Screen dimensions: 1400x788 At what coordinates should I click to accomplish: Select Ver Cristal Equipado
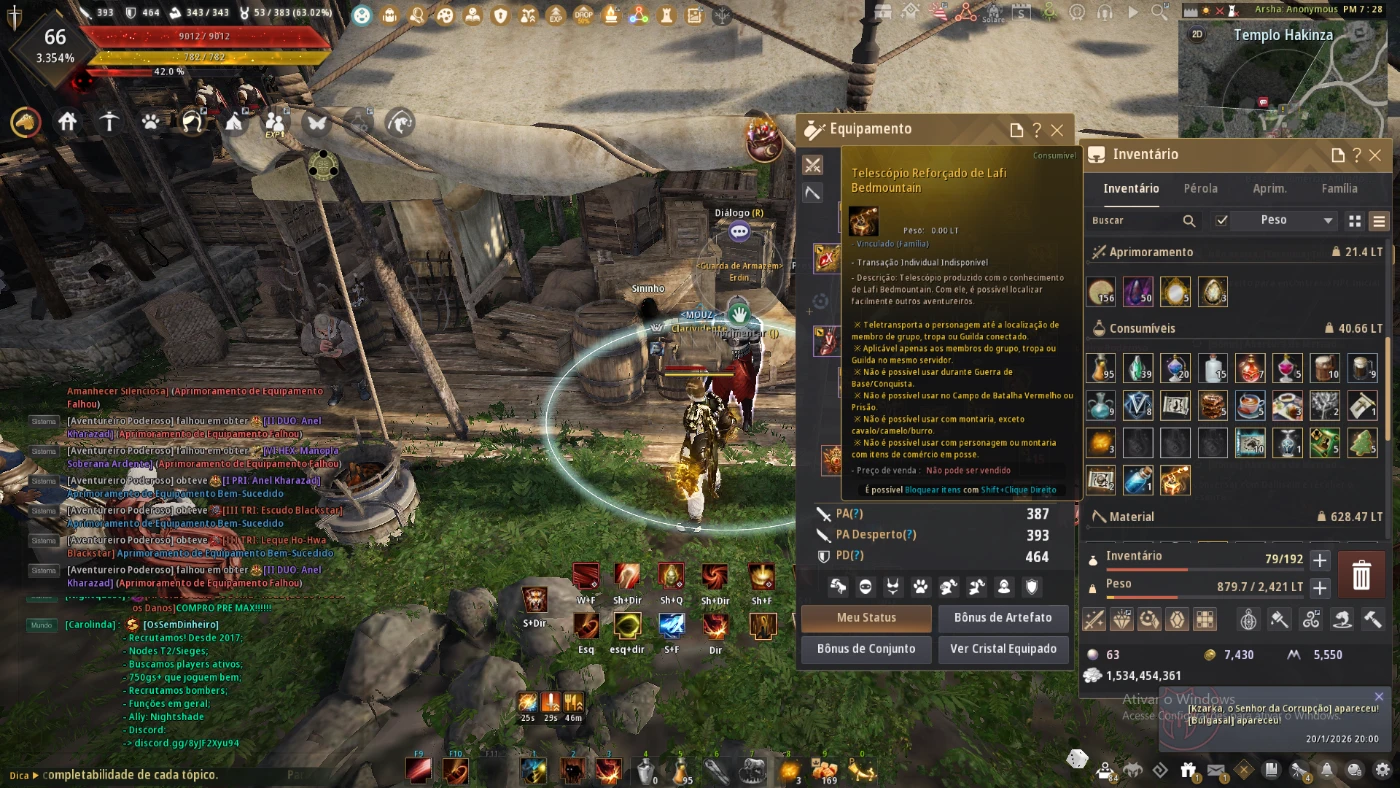1003,649
